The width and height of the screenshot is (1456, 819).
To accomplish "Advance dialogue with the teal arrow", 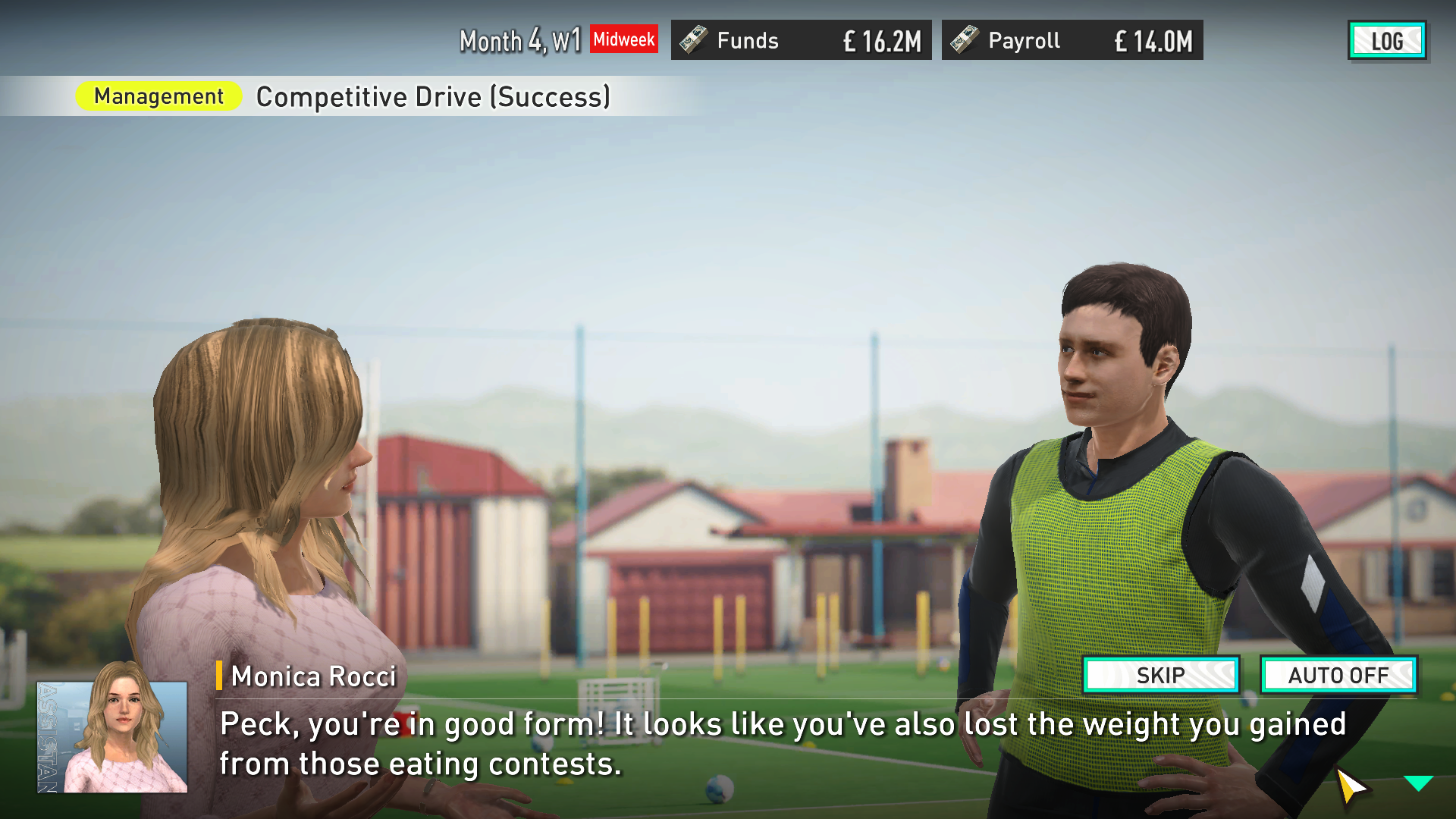I will [1417, 783].
